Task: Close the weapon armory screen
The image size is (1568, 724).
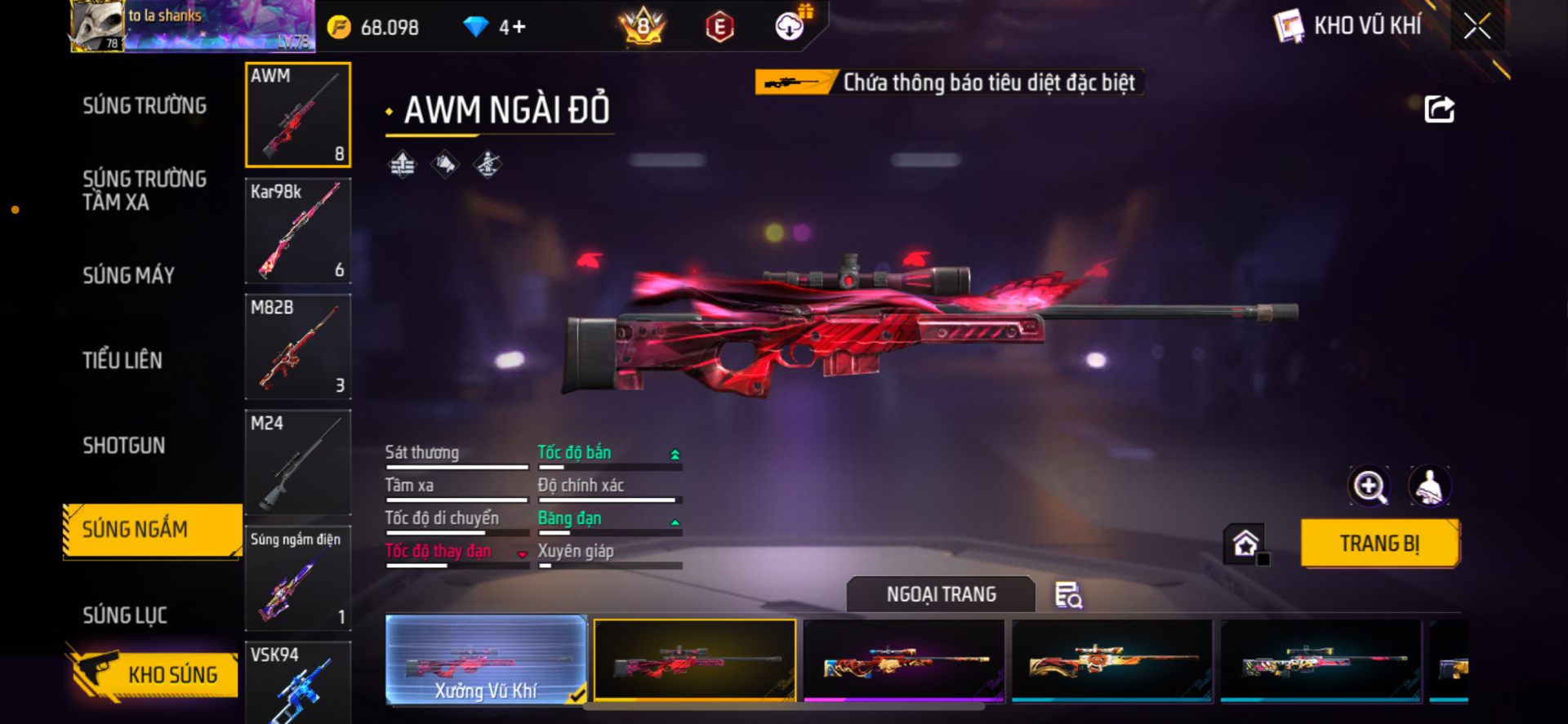Action: pos(1477,26)
